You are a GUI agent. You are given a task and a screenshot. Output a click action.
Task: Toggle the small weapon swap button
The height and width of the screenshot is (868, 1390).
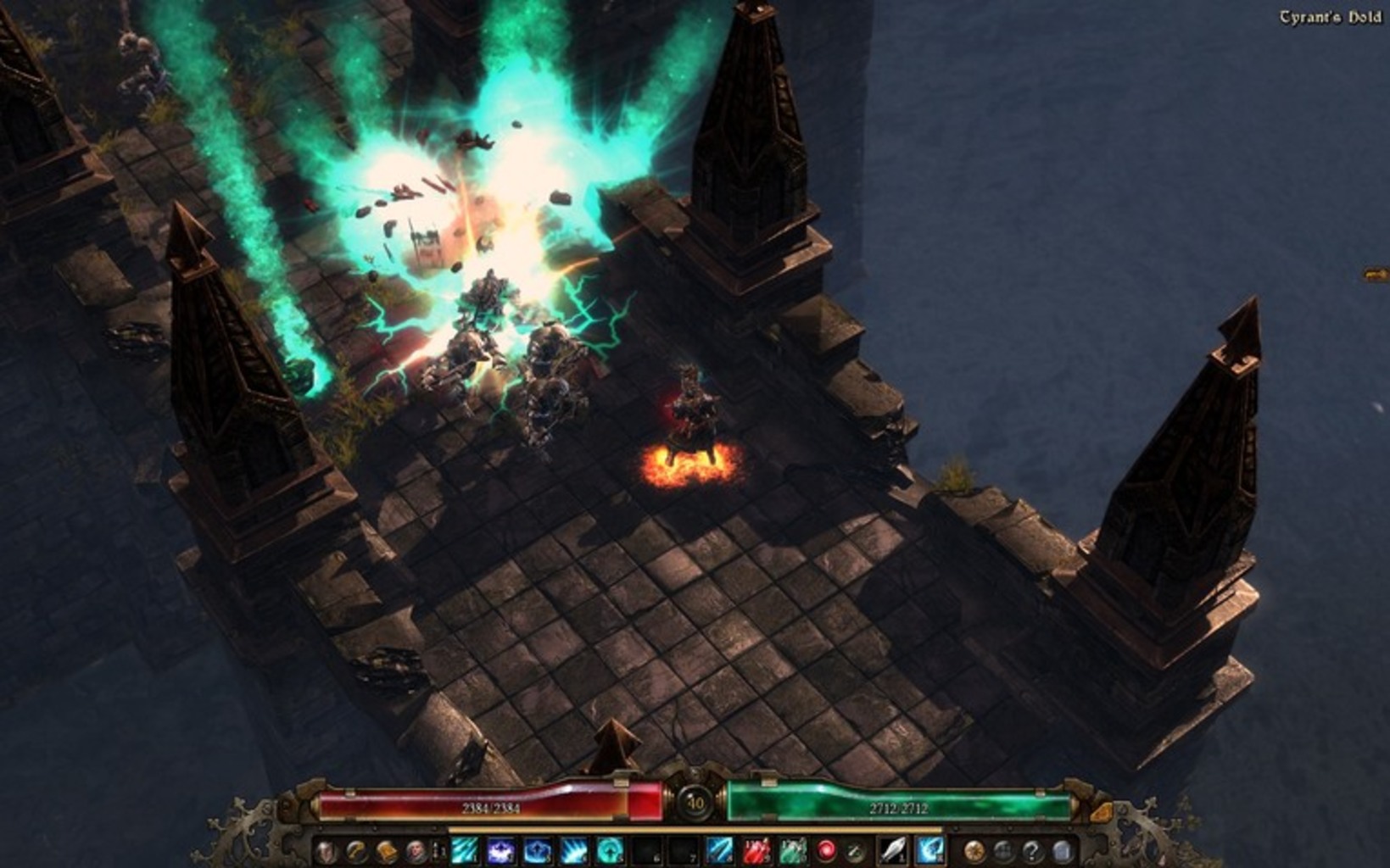click(856, 851)
